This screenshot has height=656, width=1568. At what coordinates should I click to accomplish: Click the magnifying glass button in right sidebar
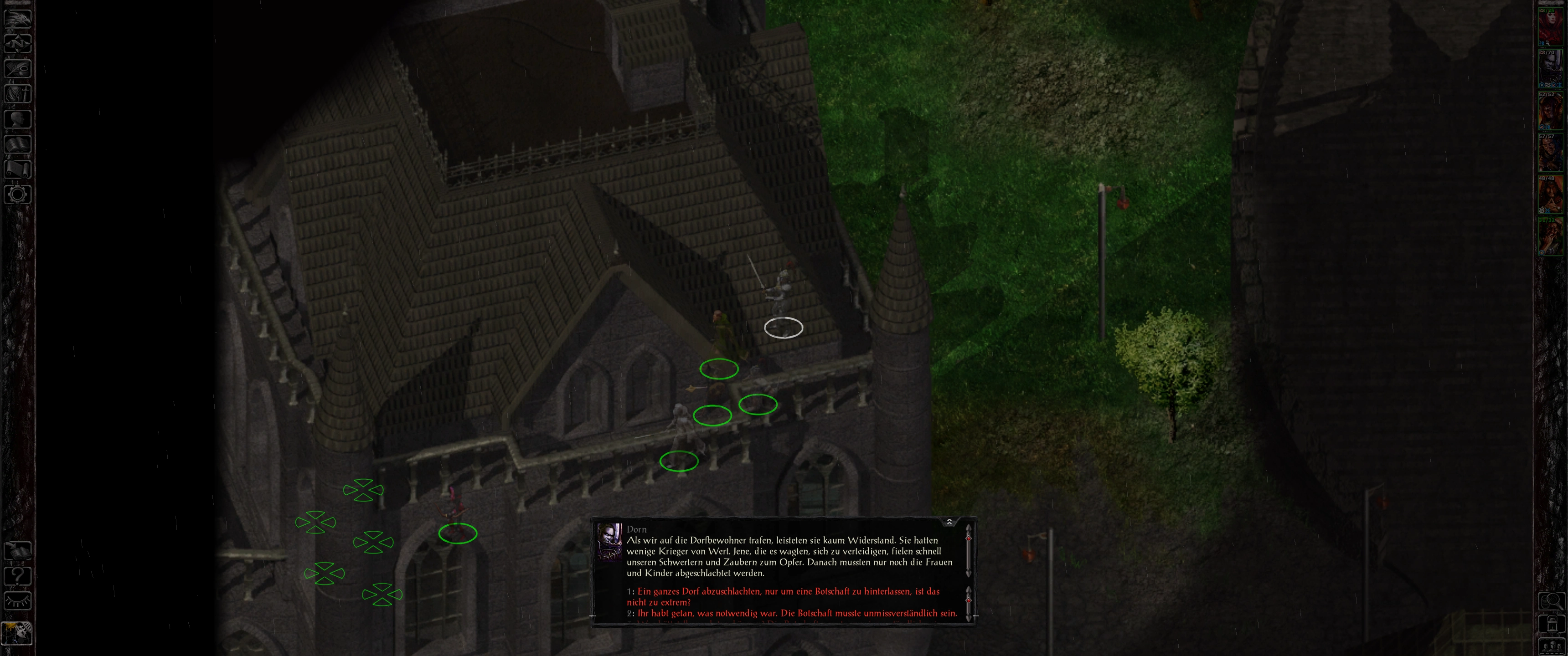(1551, 601)
